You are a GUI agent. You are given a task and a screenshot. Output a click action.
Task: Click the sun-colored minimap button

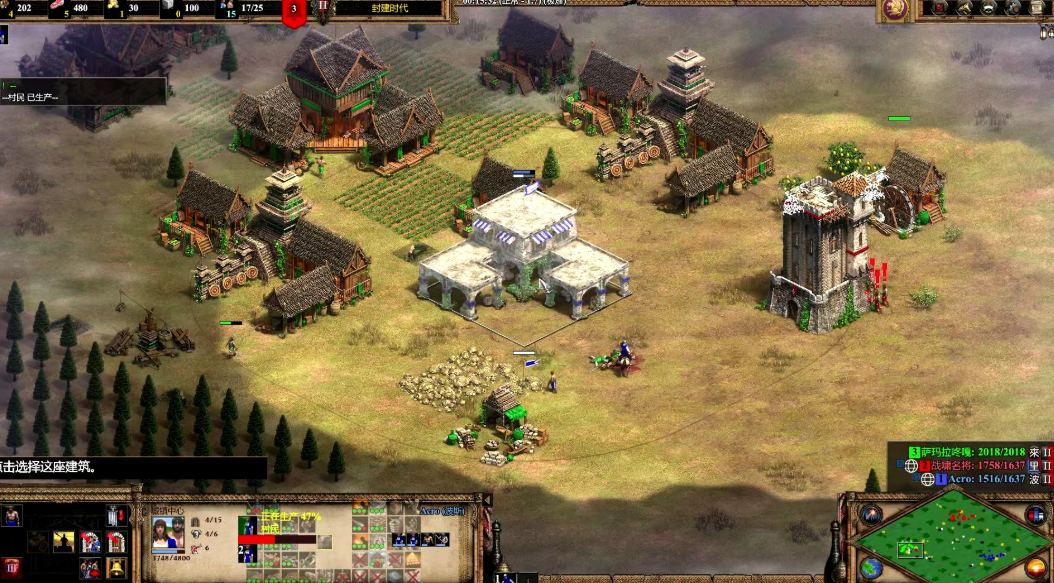1037,566
